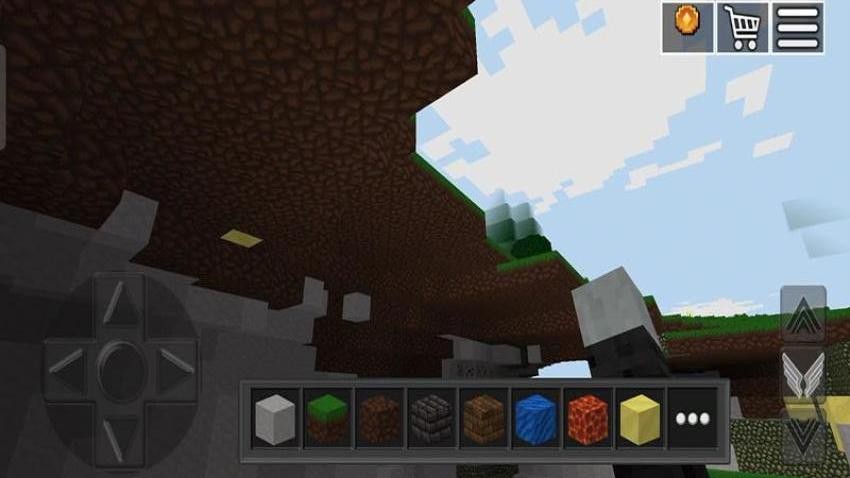
Task: Tap the D-pad up arrow
Action: [119, 301]
